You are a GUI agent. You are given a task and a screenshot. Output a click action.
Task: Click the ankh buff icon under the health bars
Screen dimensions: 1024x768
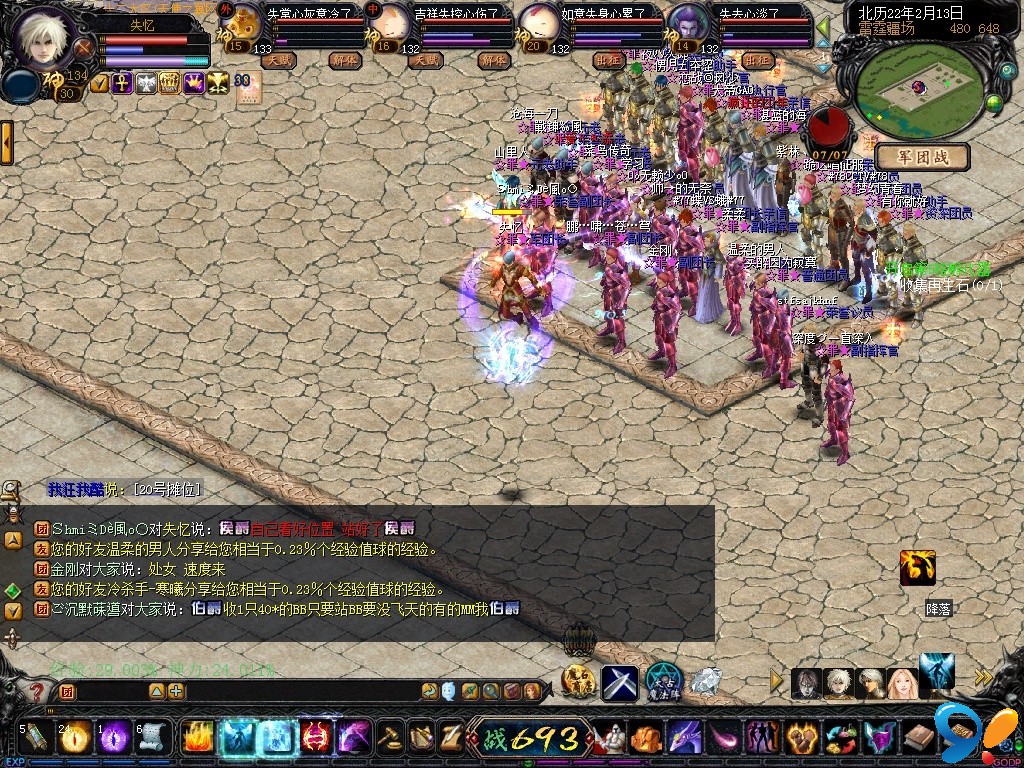(122, 84)
